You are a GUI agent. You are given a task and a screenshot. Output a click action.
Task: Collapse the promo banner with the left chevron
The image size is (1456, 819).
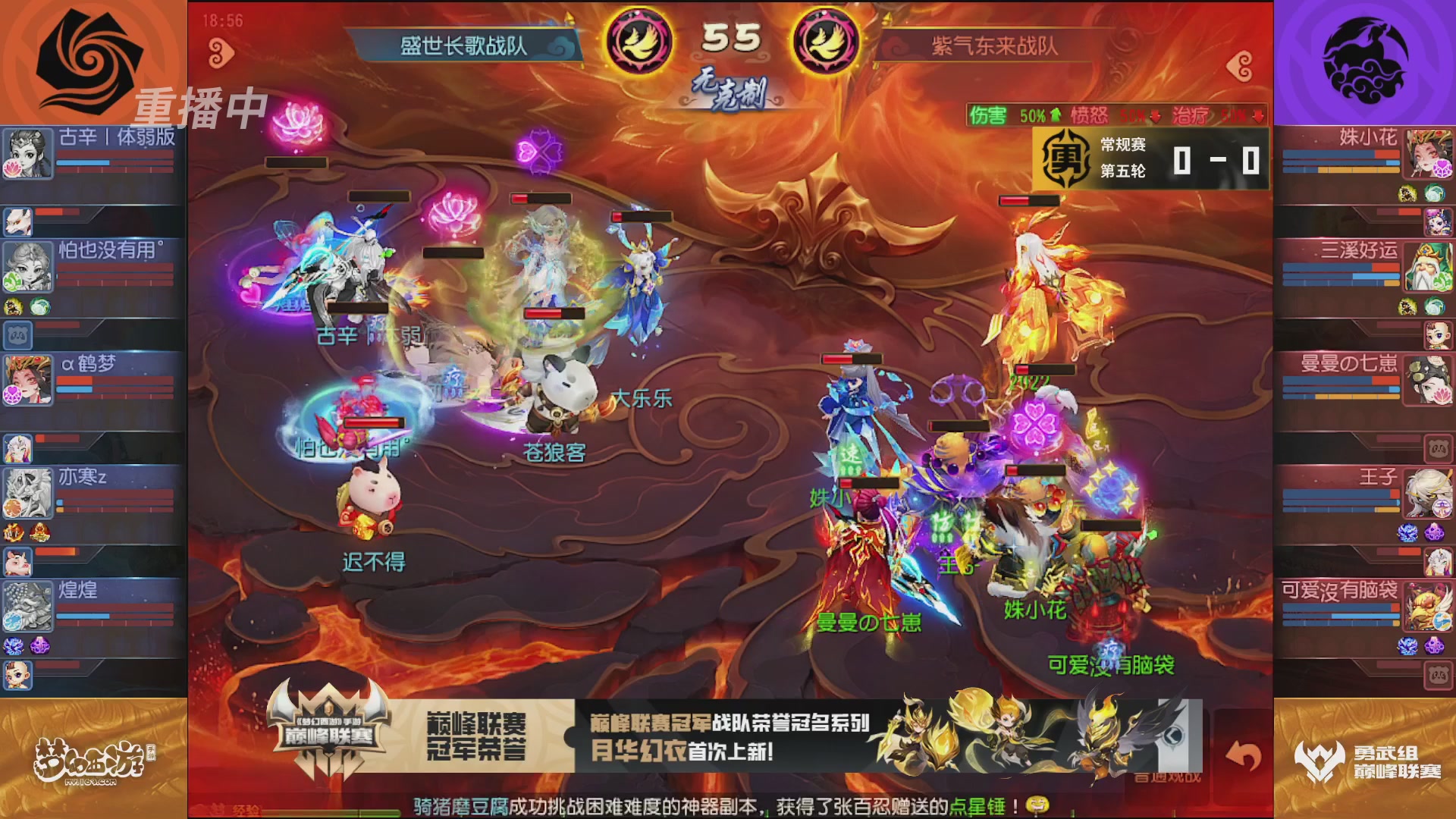[1174, 736]
